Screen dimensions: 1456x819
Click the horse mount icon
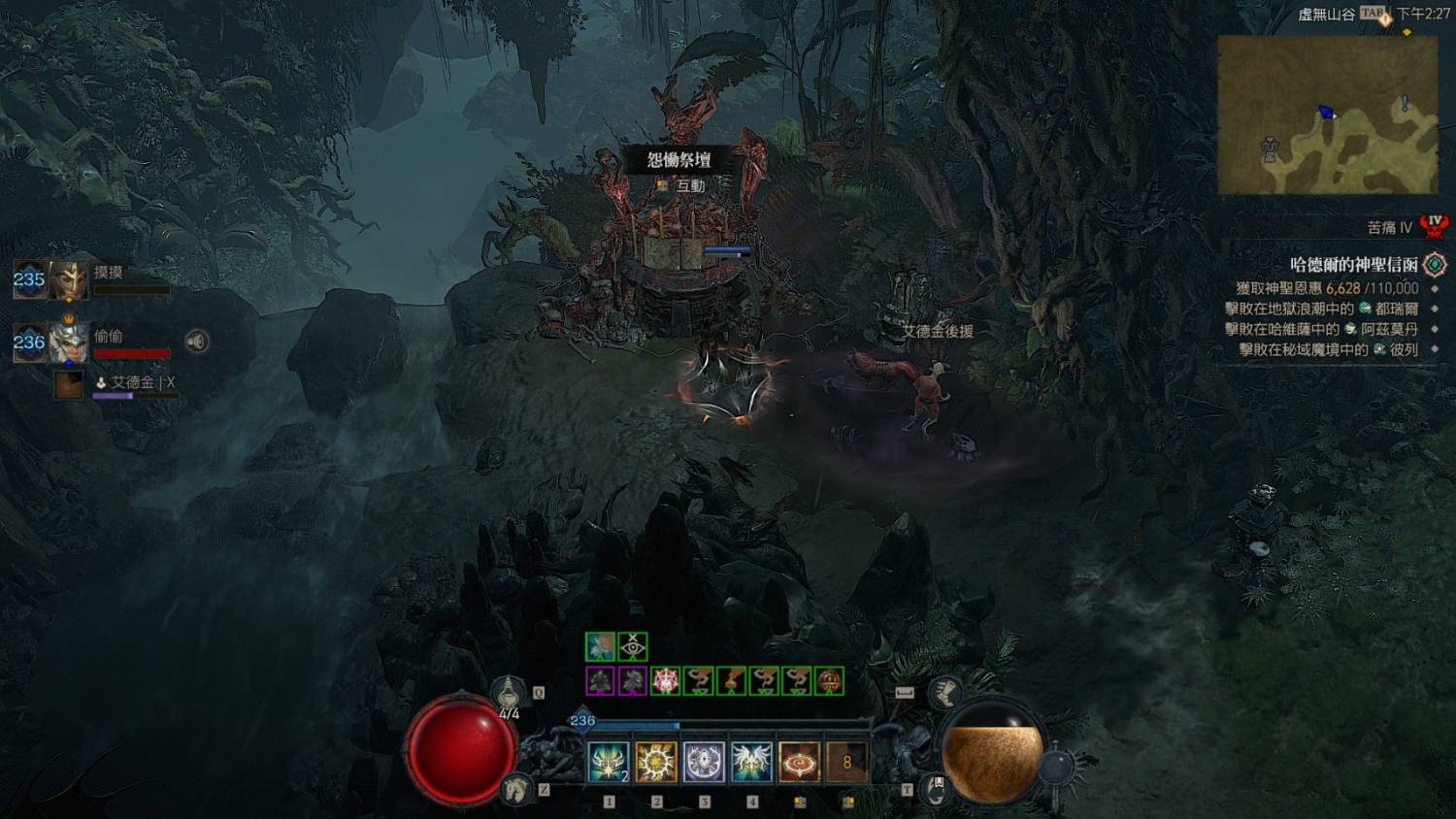[516, 788]
